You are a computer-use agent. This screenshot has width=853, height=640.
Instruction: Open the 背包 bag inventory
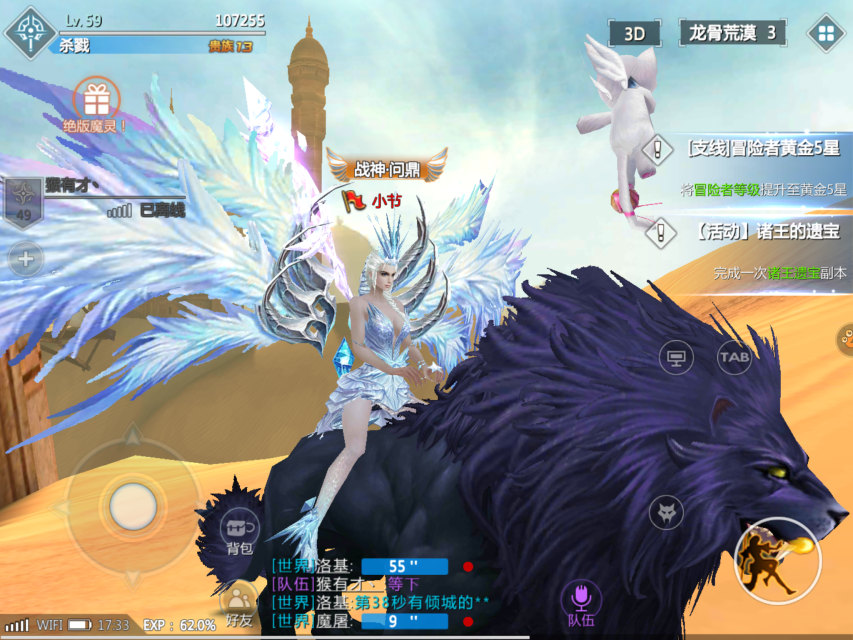pos(239,530)
